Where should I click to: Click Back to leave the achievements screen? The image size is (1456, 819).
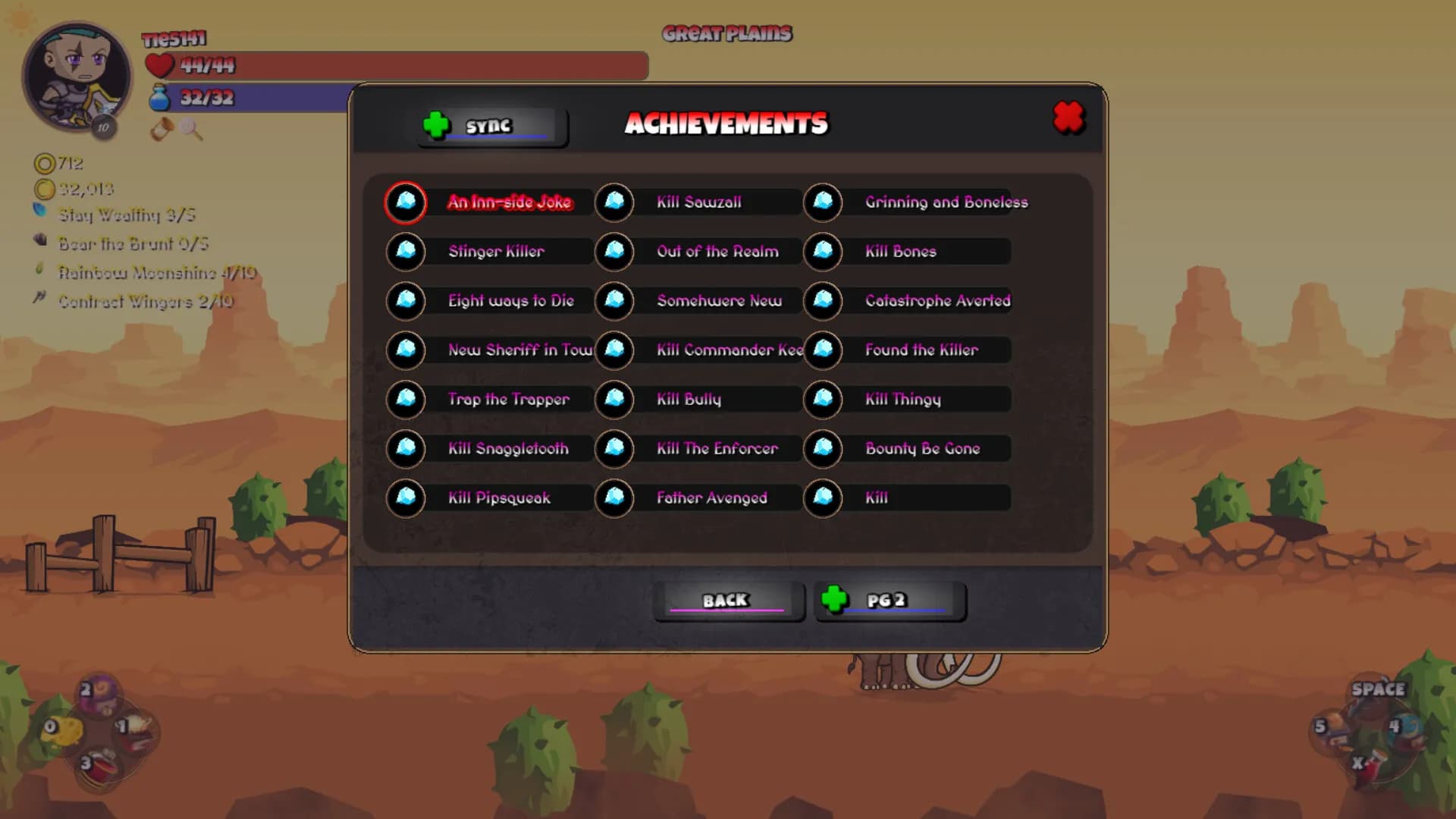pyautogui.click(x=727, y=600)
